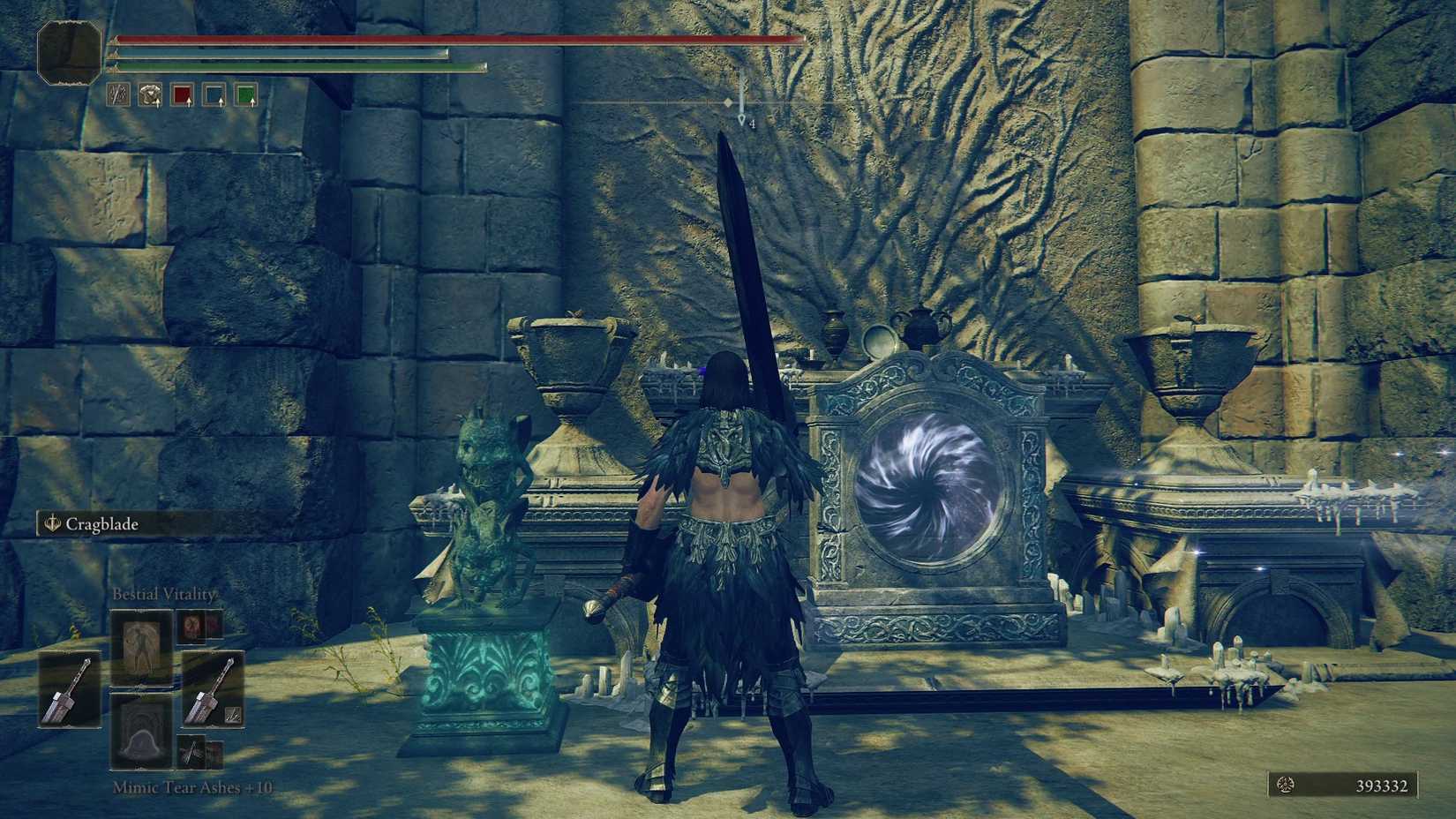This screenshot has height=819, width=1456.
Task: Select the arrows ammunition slot icon
Action: (x=117, y=95)
